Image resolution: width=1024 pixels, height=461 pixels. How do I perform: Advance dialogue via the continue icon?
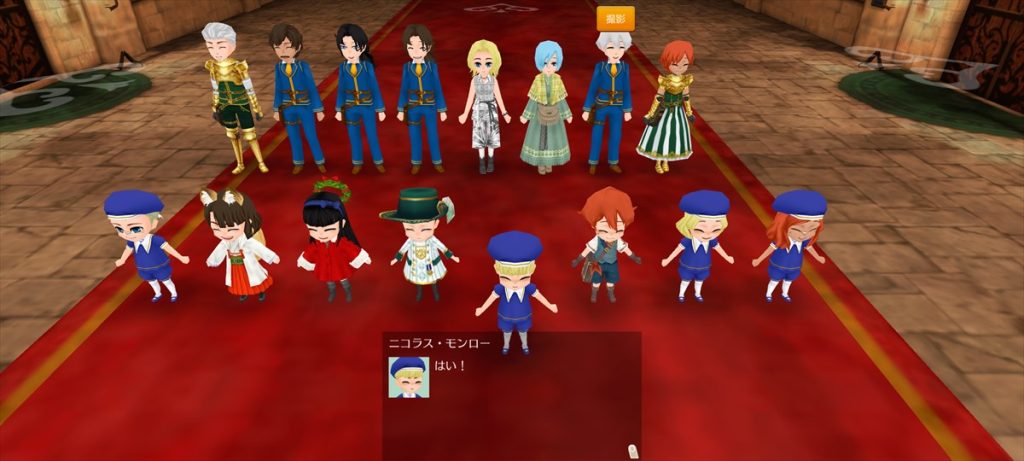(x=631, y=450)
